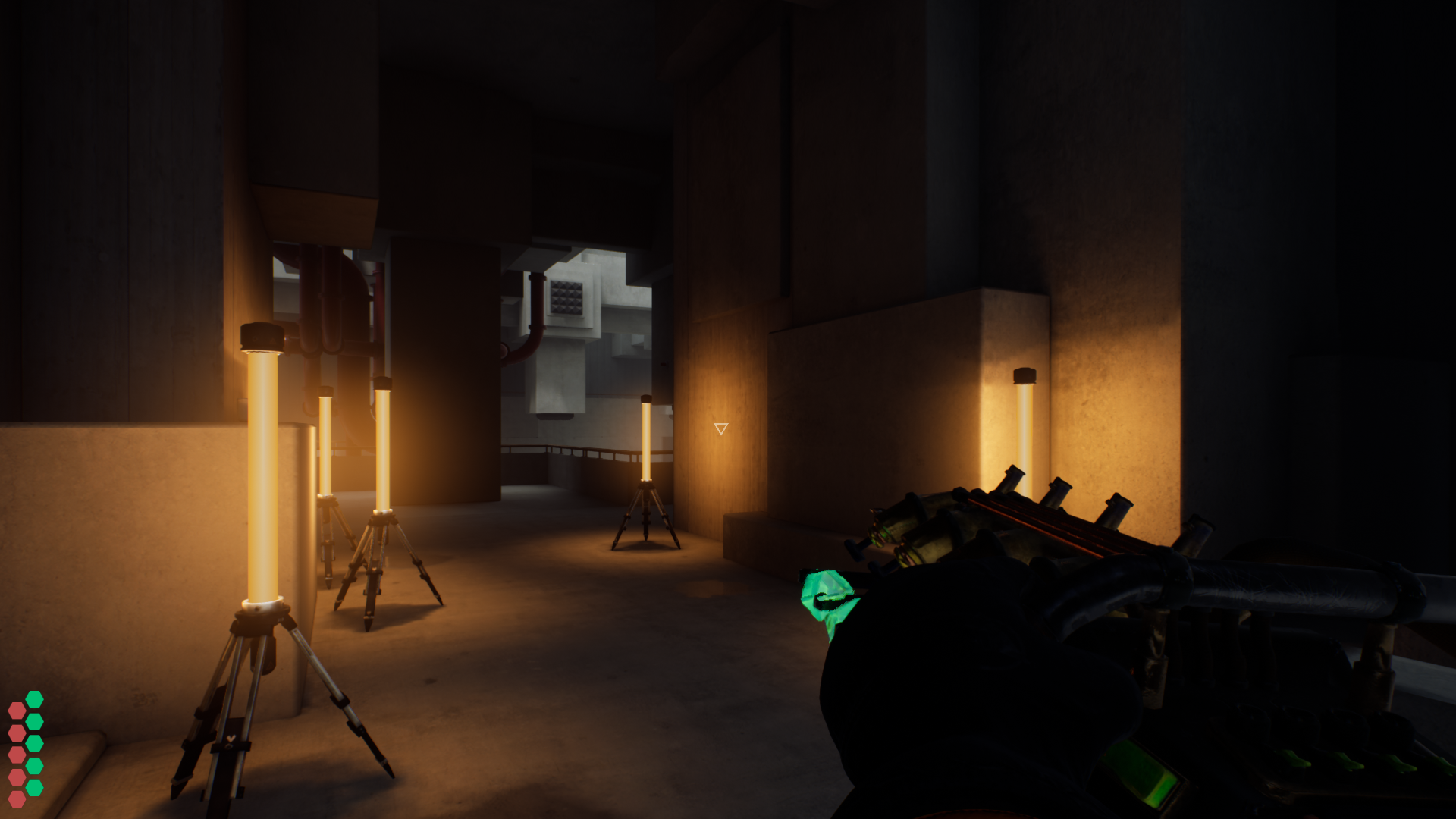Click the cap of the right wall lamp
Viewport: 1456px width, 819px height.
pos(1025,375)
